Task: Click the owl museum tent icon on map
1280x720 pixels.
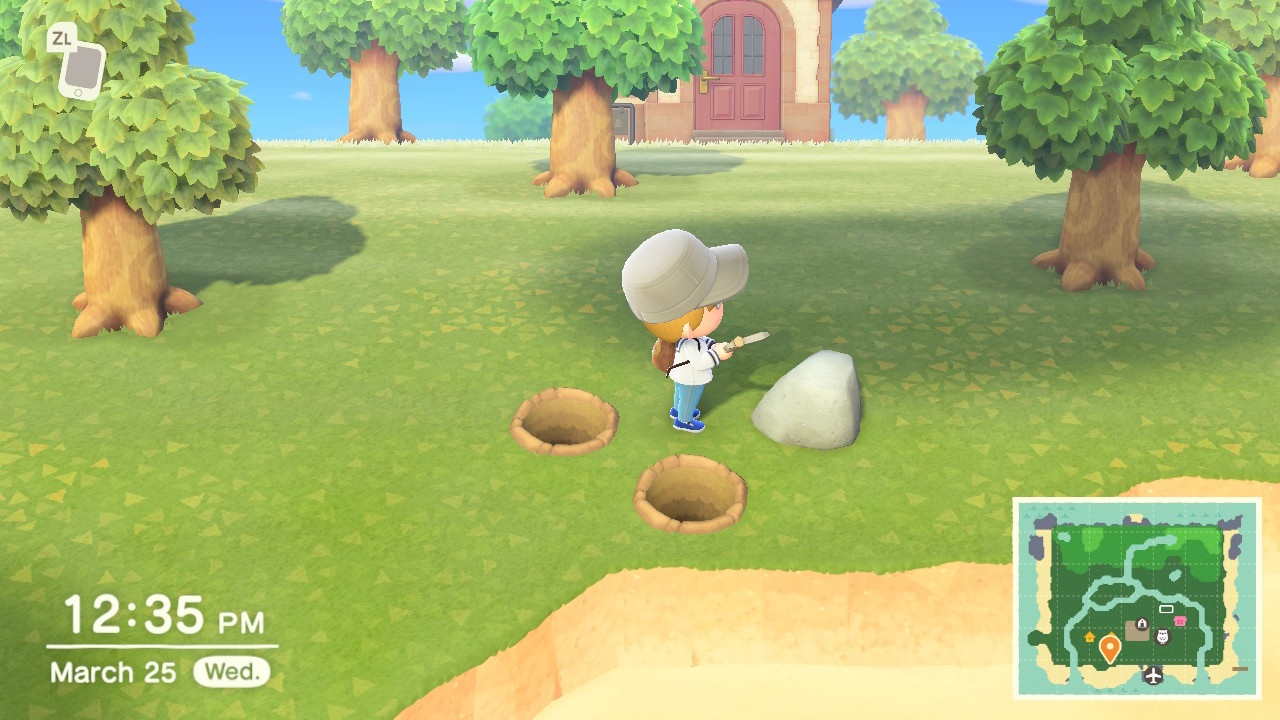Action: pos(1162,635)
